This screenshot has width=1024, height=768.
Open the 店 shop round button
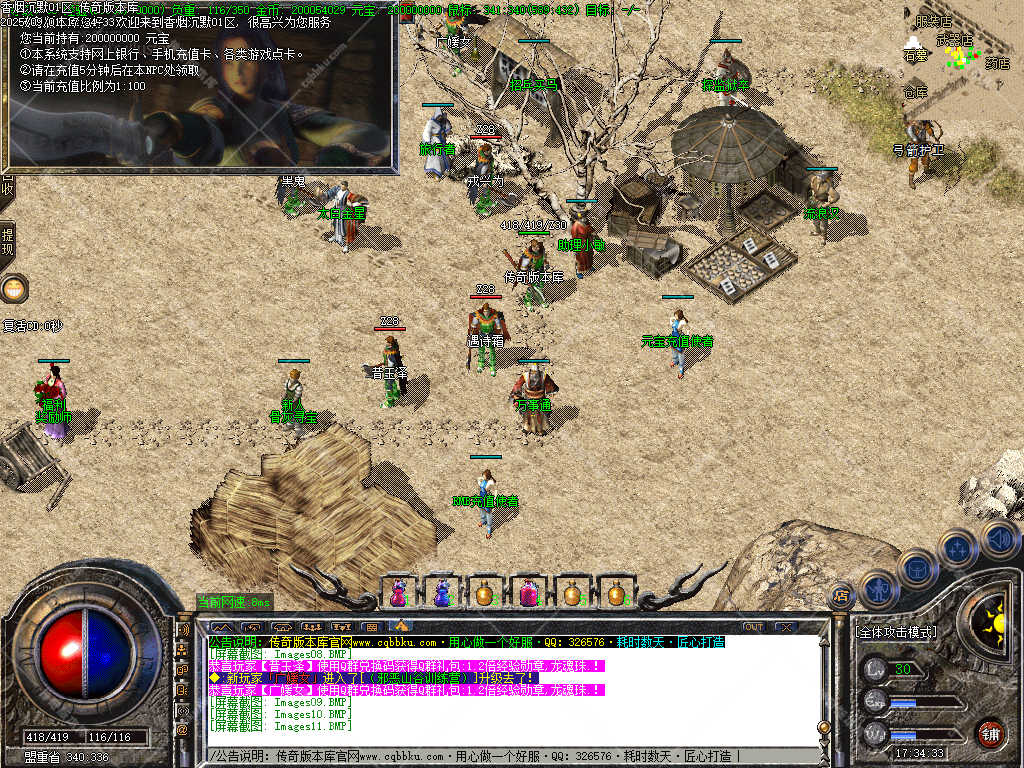click(x=842, y=595)
